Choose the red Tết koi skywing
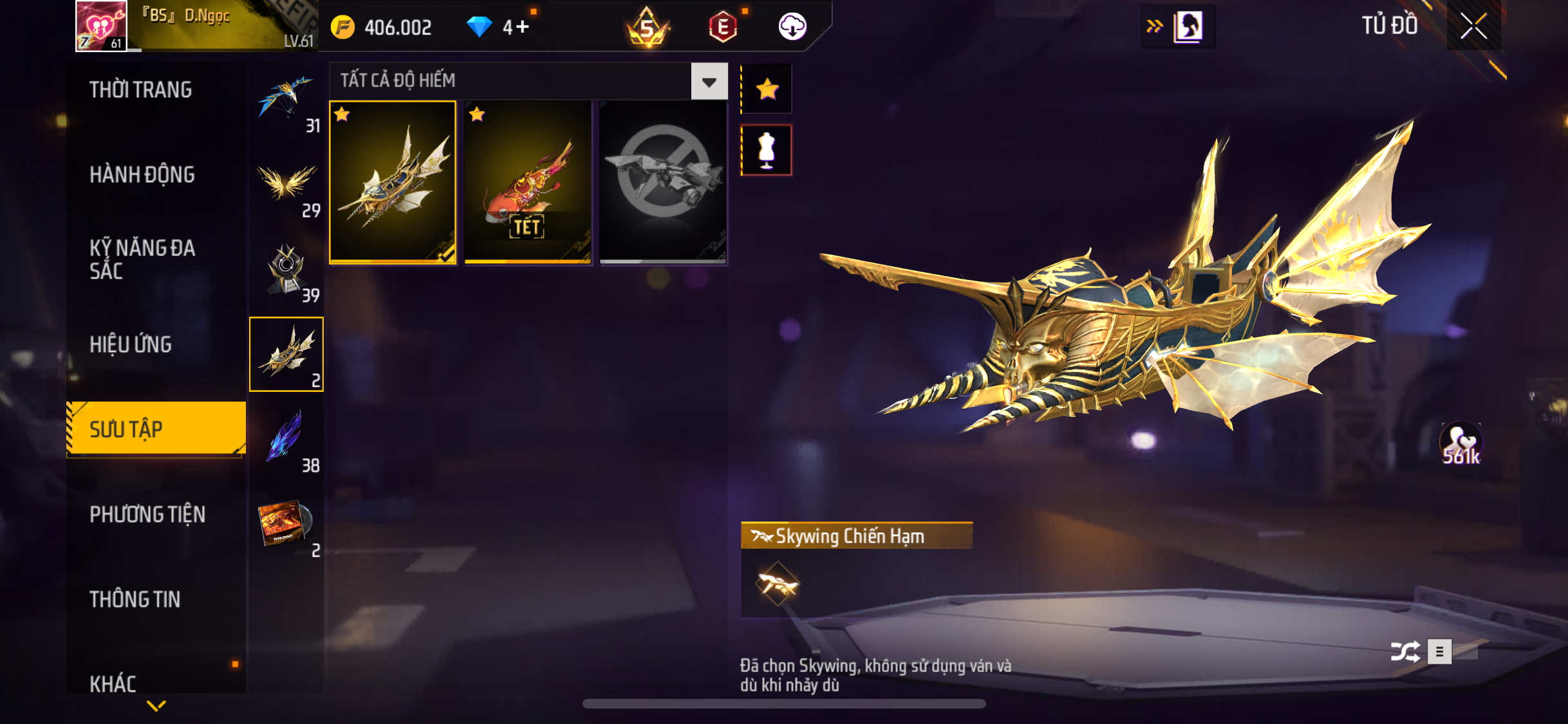The width and height of the screenshot is (1568, 724). click(528, 182)
